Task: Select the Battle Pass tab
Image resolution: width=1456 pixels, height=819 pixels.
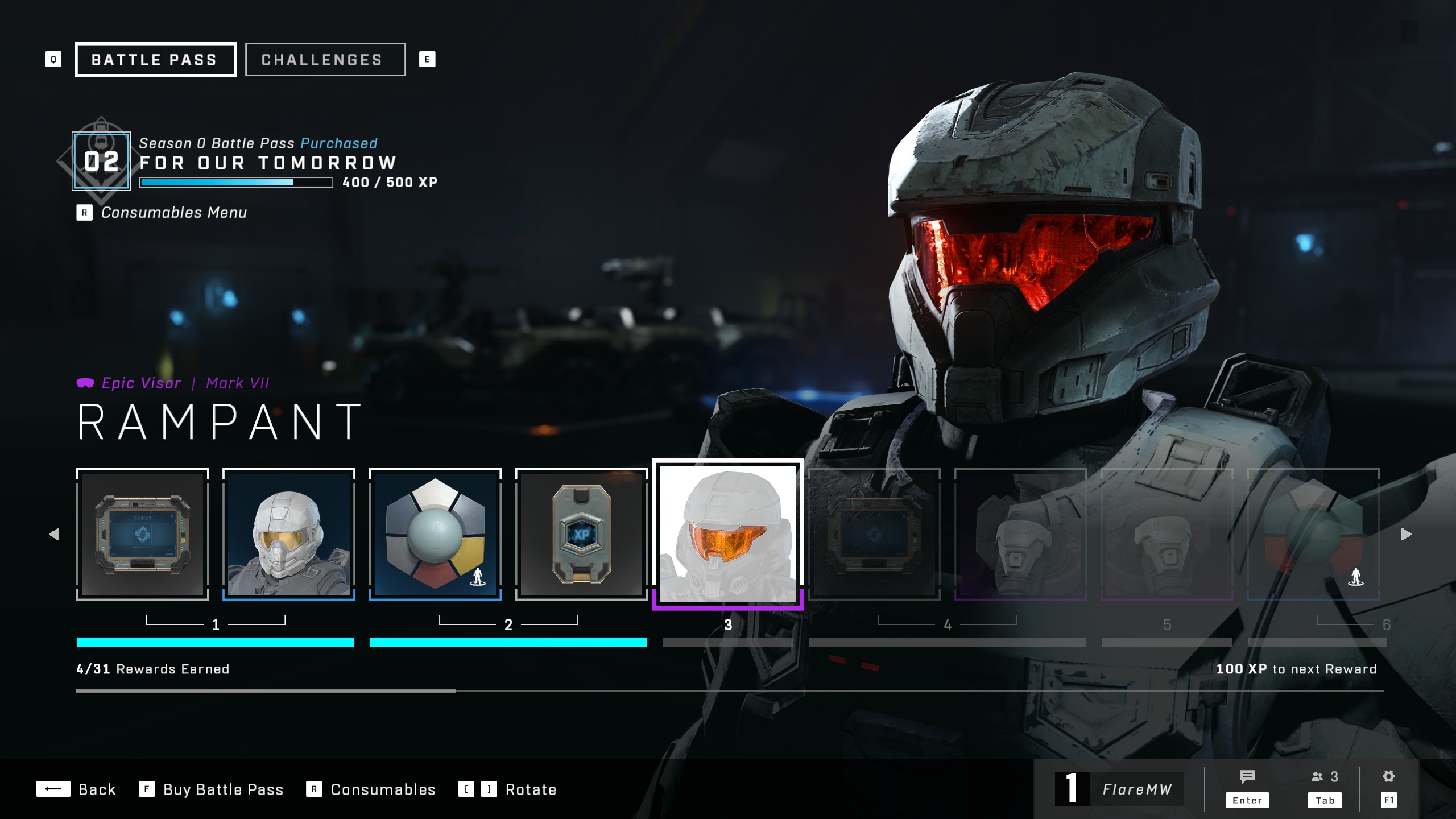Action: (x=155, y=60)
